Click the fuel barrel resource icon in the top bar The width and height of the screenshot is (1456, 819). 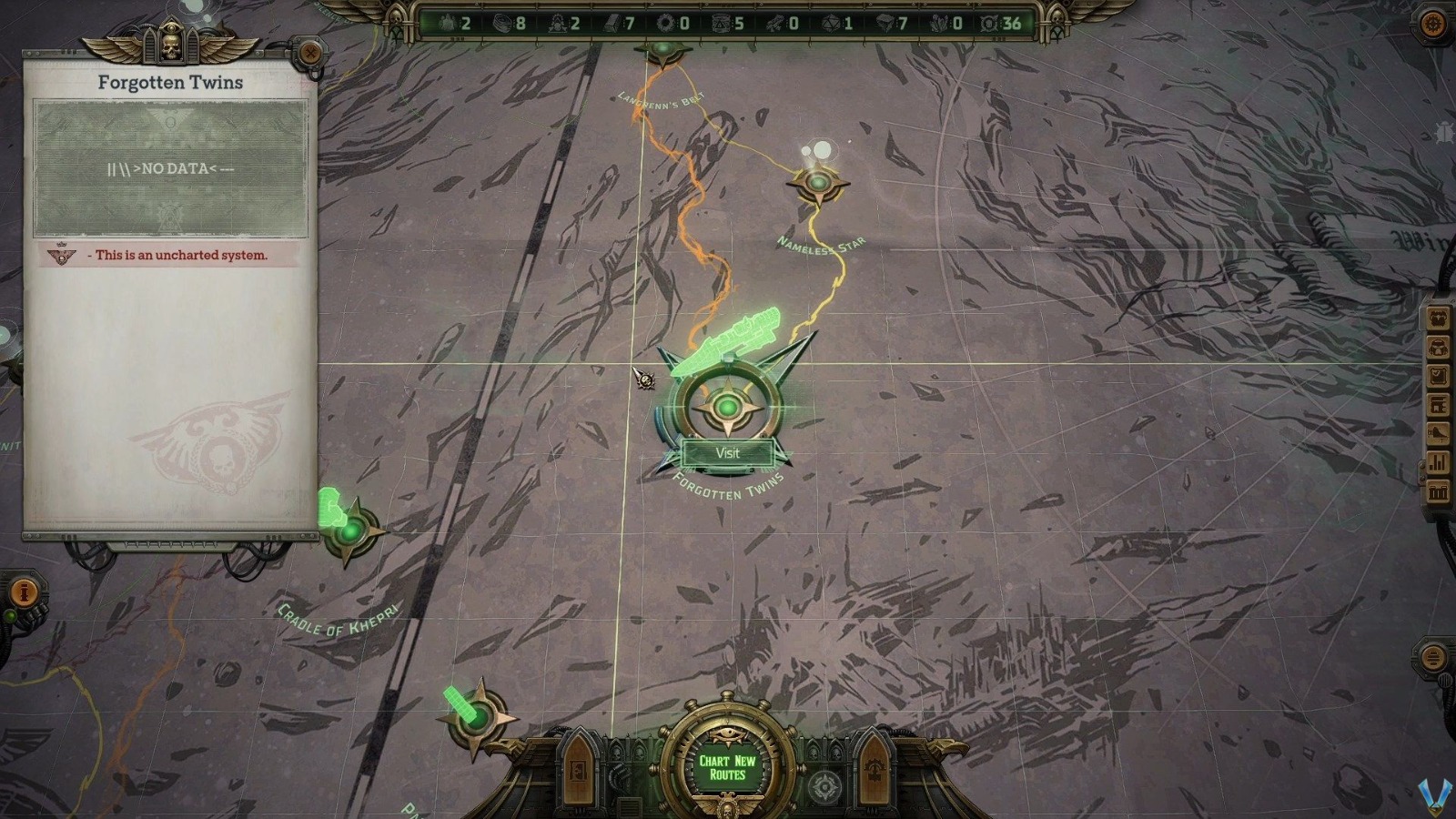coord(720,23)
